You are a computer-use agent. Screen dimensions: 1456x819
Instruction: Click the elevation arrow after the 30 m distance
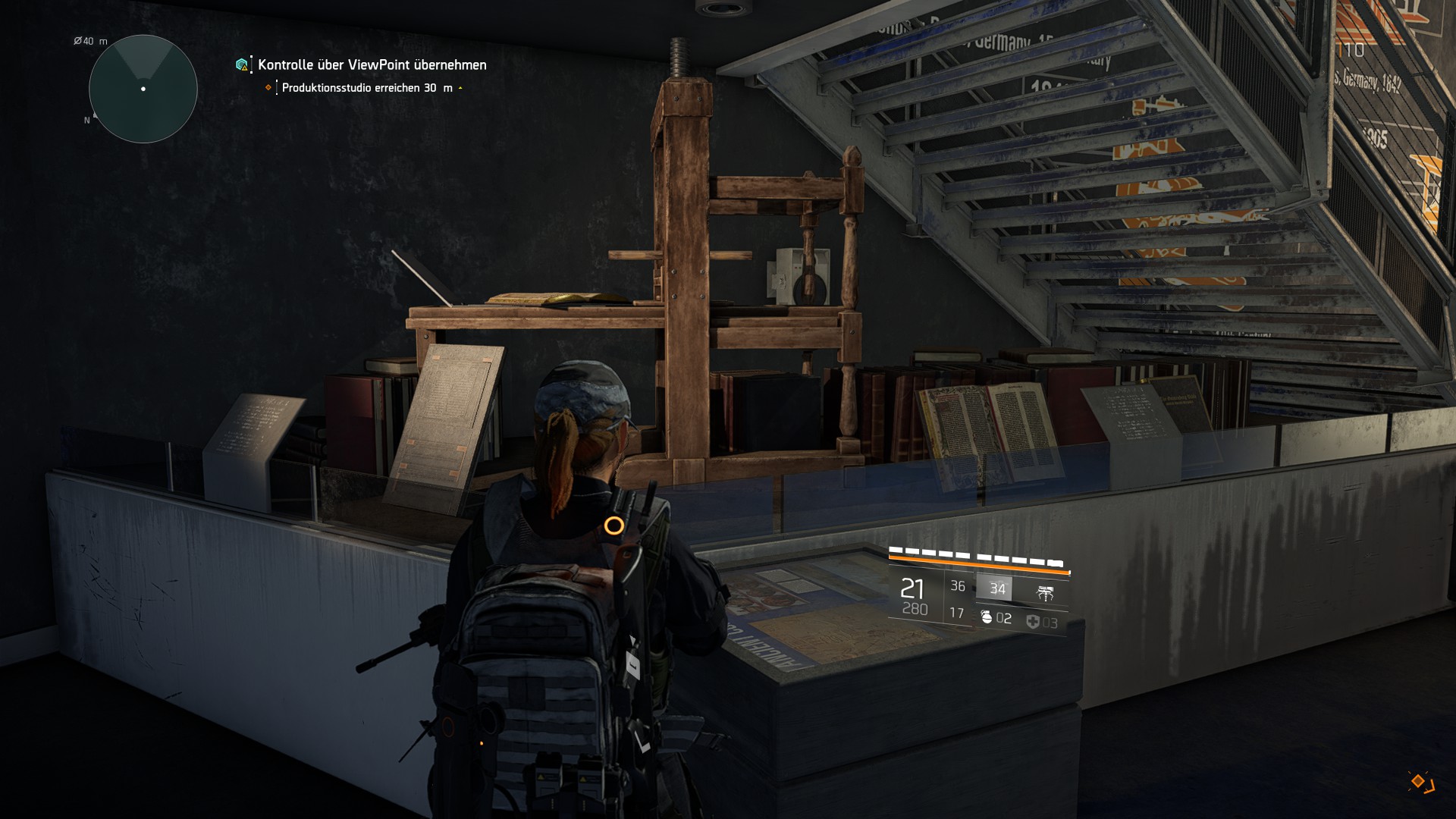pyautogui.click(x=459, y=88)
